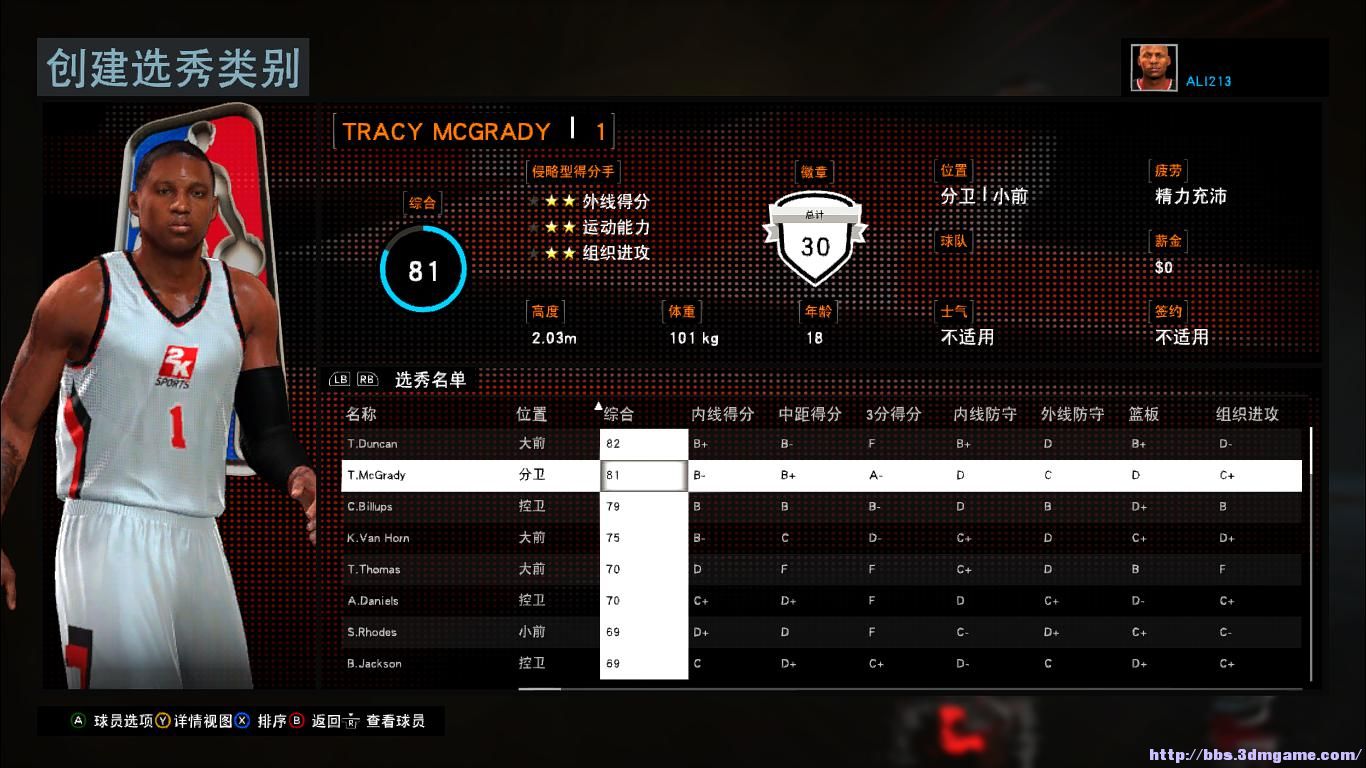Toggle a star on 外线得分 rating
This screenshot has height=768, width=1366.
[x=552, y=201]
